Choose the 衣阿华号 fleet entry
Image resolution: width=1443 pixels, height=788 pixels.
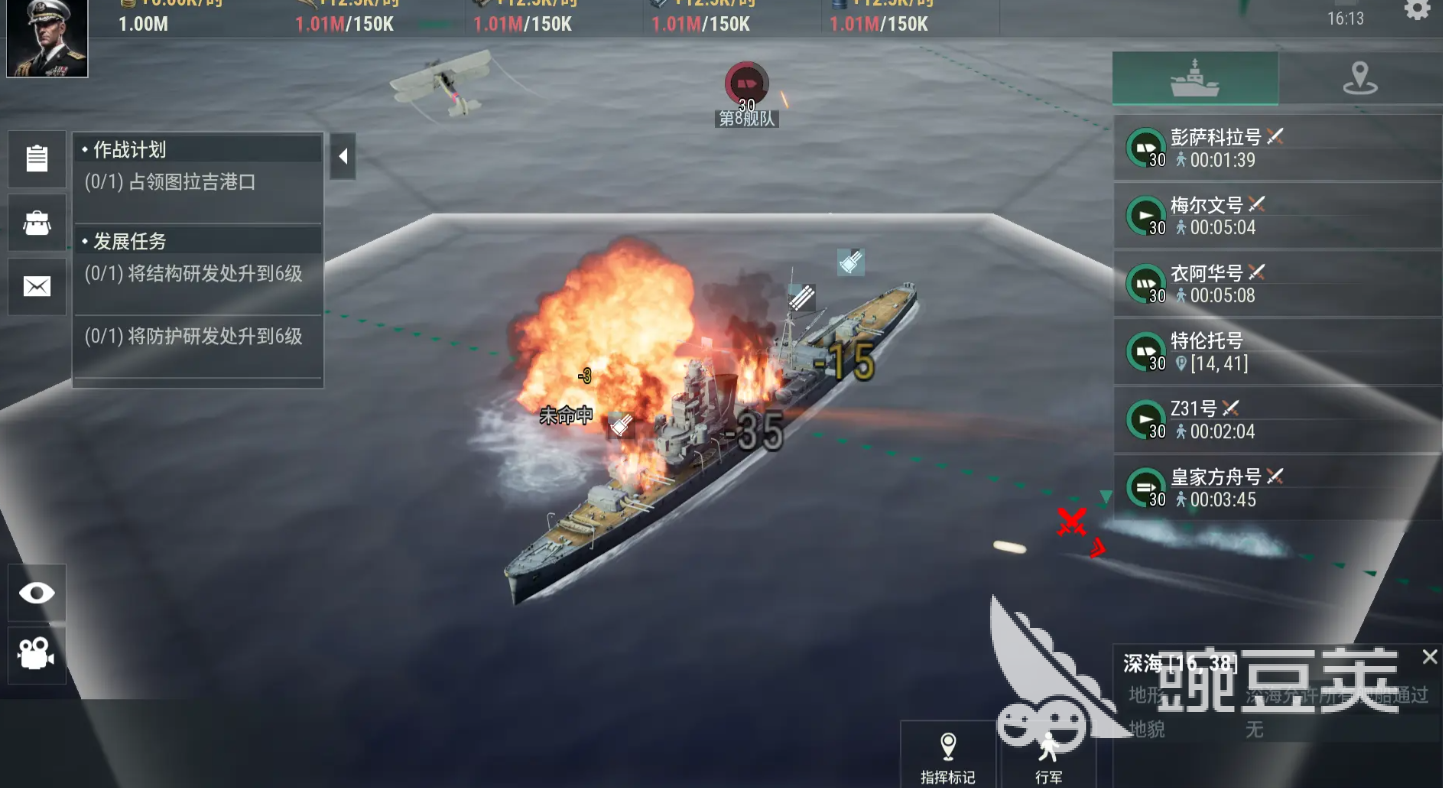point(1277,284)
